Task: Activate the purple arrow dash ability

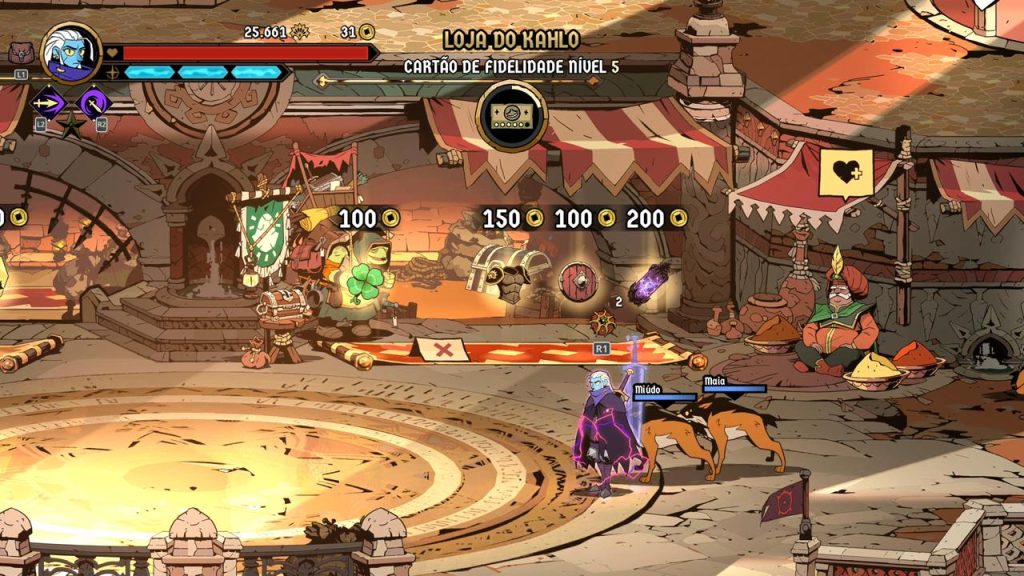Action: coord(47,102)
